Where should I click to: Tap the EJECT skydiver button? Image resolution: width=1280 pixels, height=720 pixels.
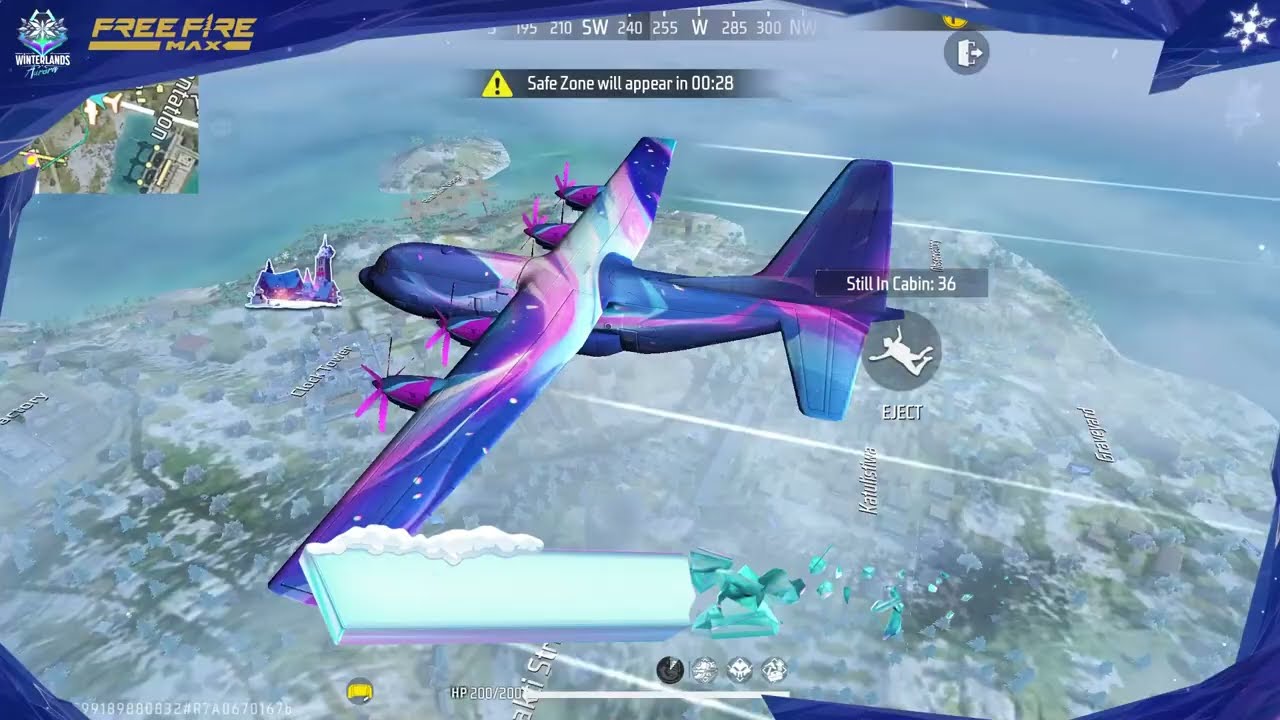(900, 351)
